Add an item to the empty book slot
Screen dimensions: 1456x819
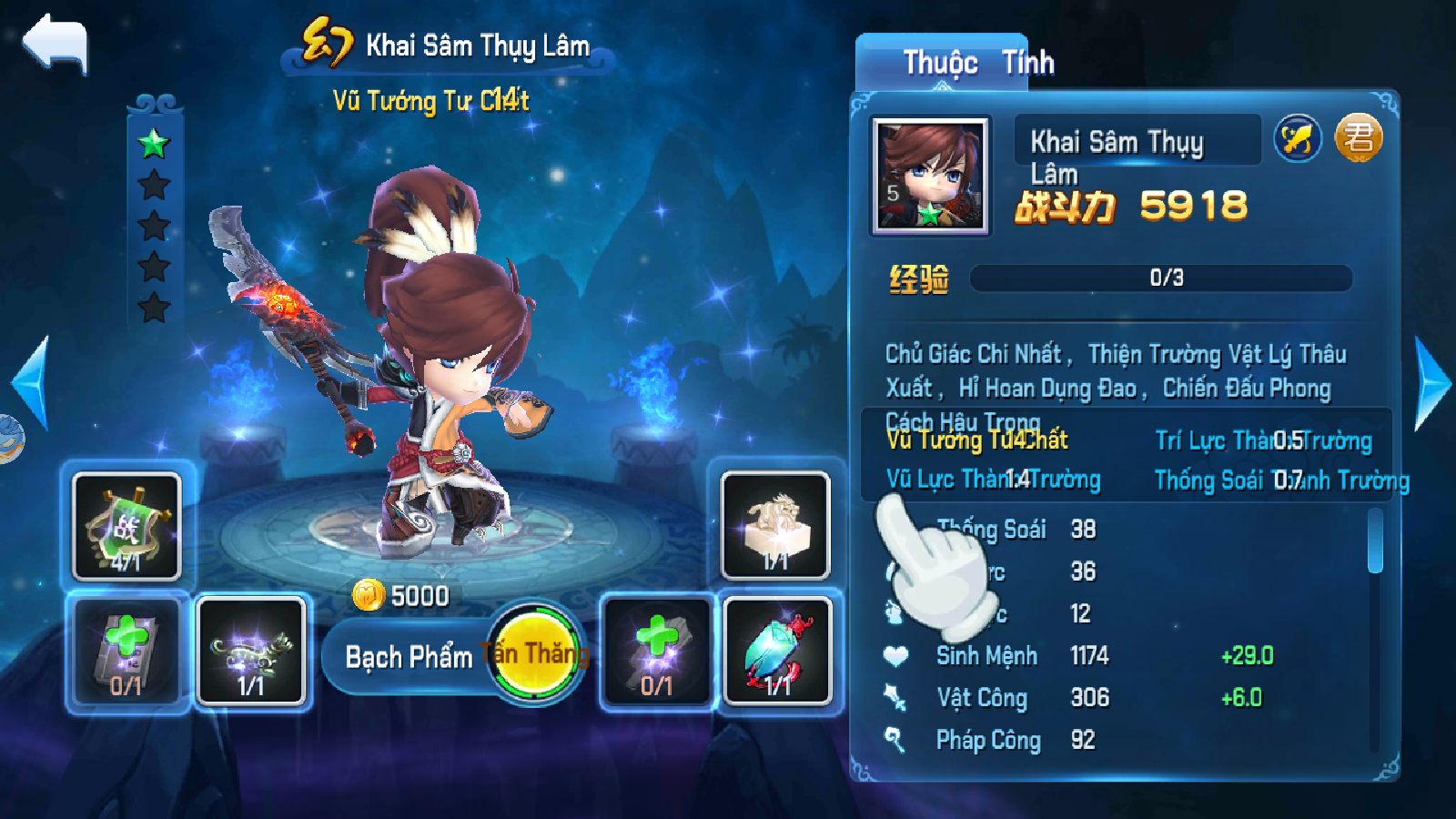coord(126,651)
